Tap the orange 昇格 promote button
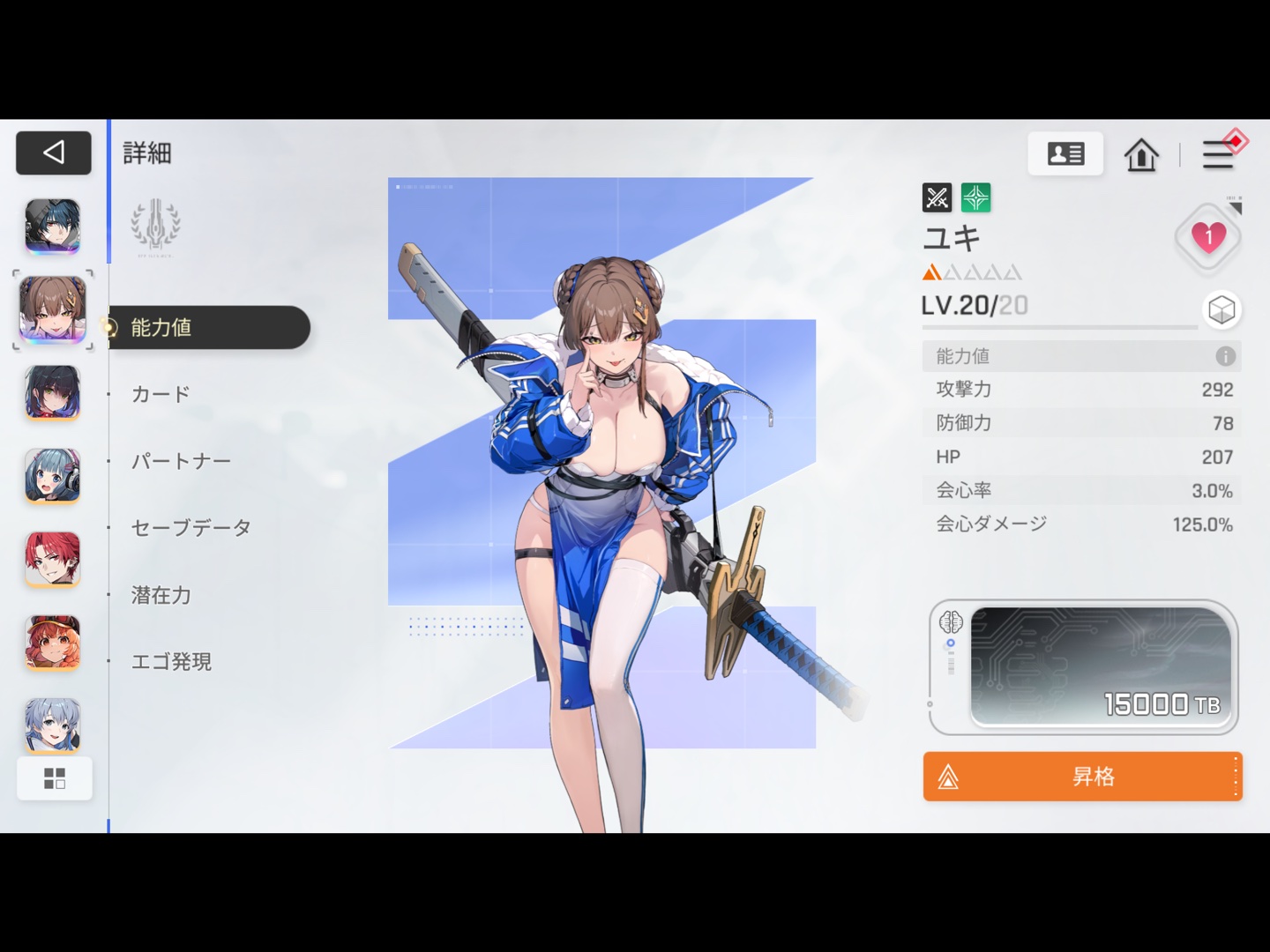Image resolution: width=1270 pixels, height=952 pixels. tap(1082, 777)
